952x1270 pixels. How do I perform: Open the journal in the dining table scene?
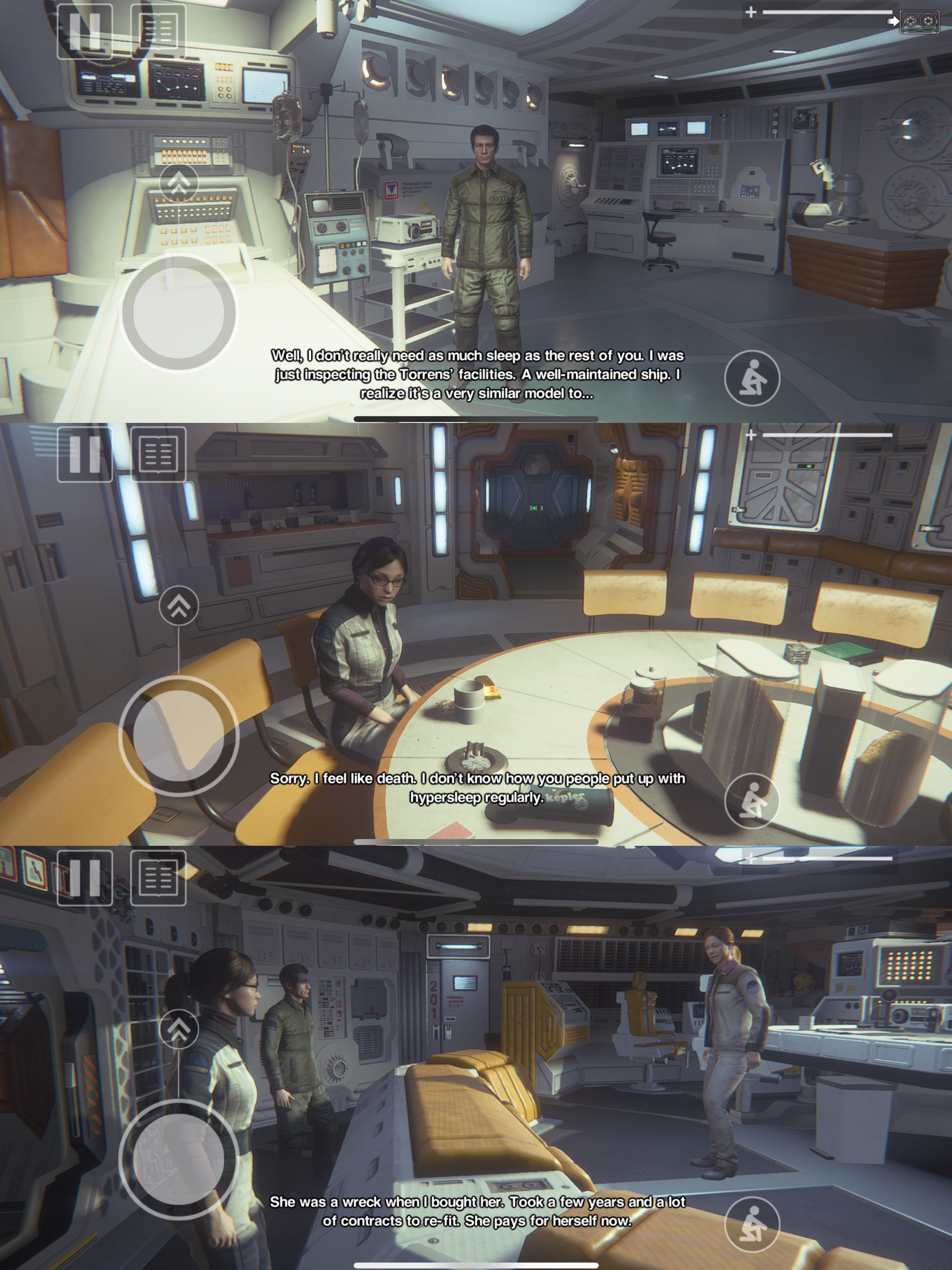[x=158, y=454]
